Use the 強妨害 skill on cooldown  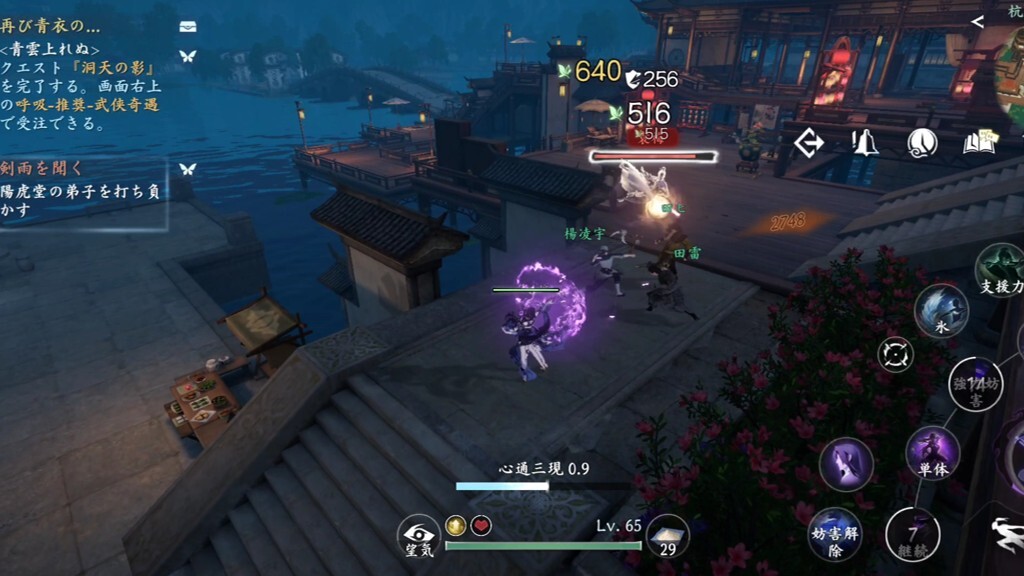point(975,385)
